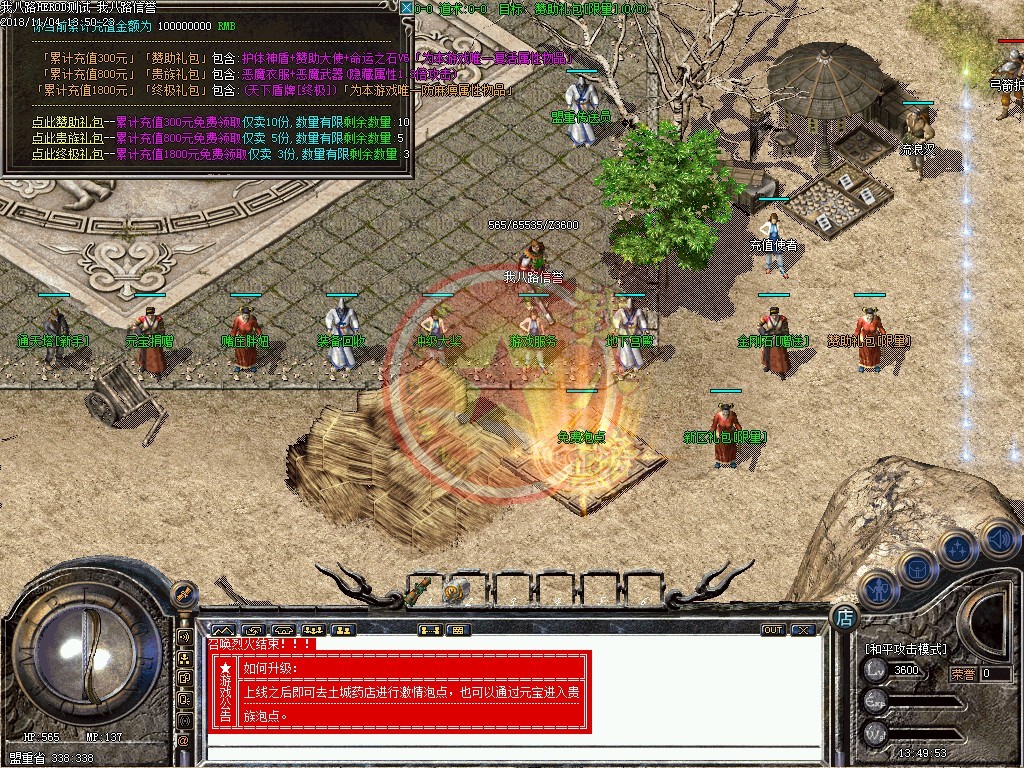Close the recharge gift pack panel
Image resolution: width=1024 pixels, height=768 pixels.
(406, 8)
